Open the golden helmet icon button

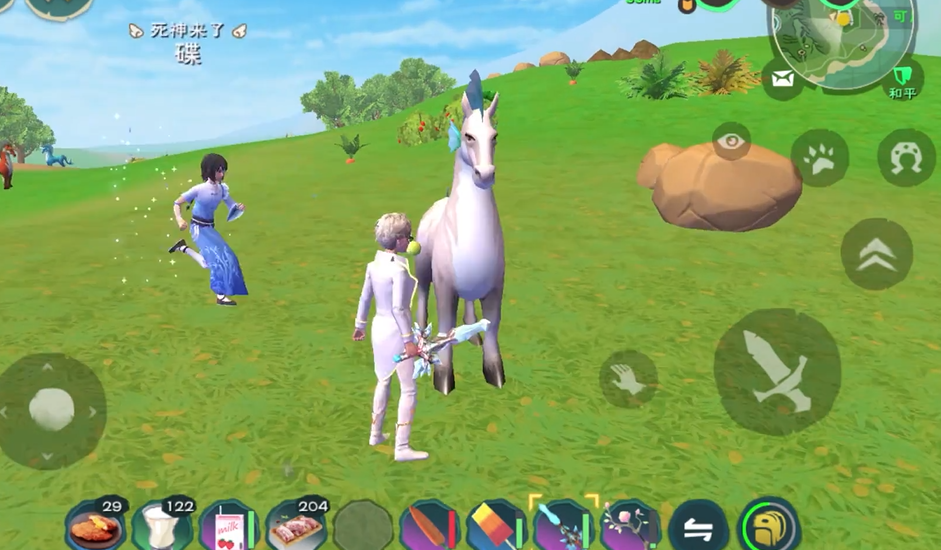(769, 525)
